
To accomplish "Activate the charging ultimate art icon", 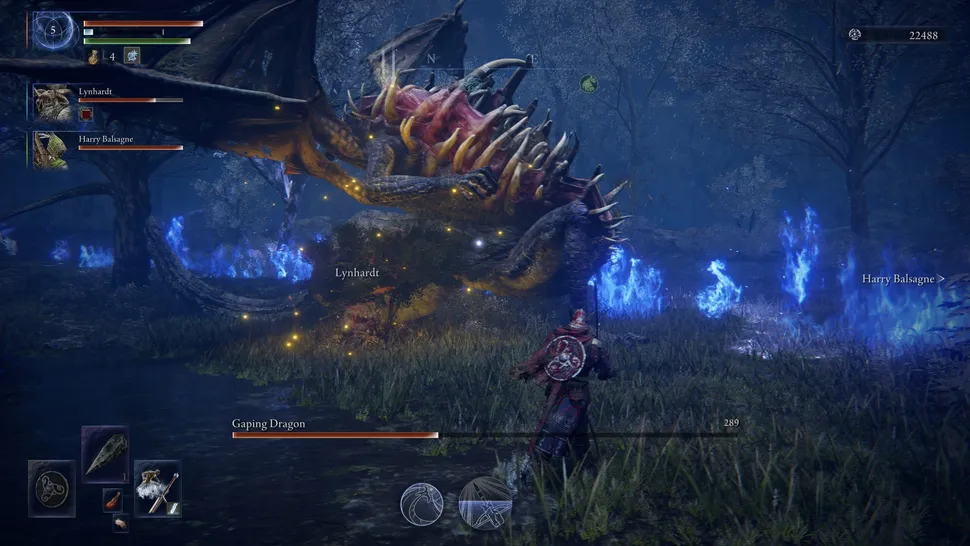I will (x=485, y=503).
